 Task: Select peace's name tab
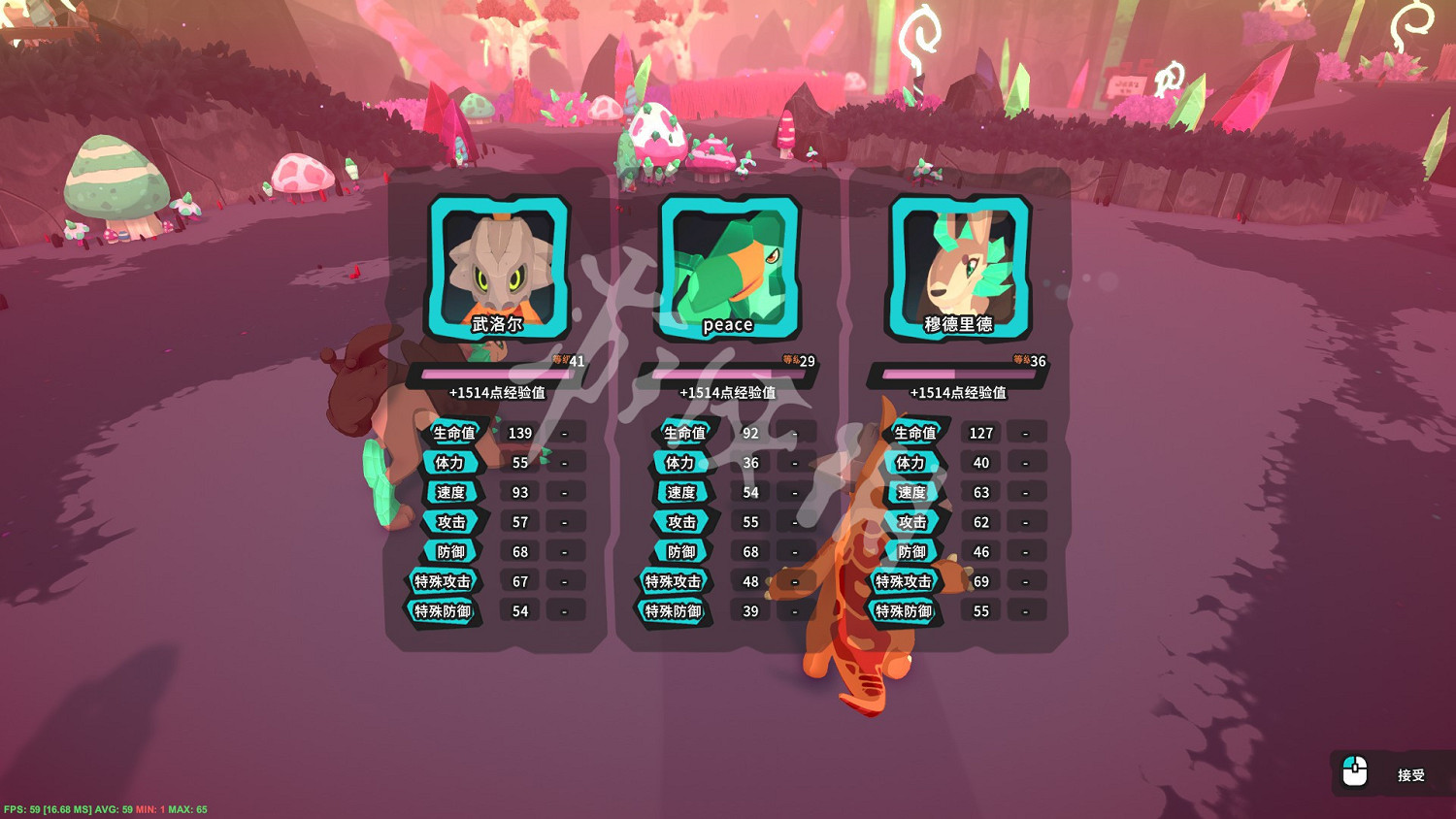[x=727, y=323]
